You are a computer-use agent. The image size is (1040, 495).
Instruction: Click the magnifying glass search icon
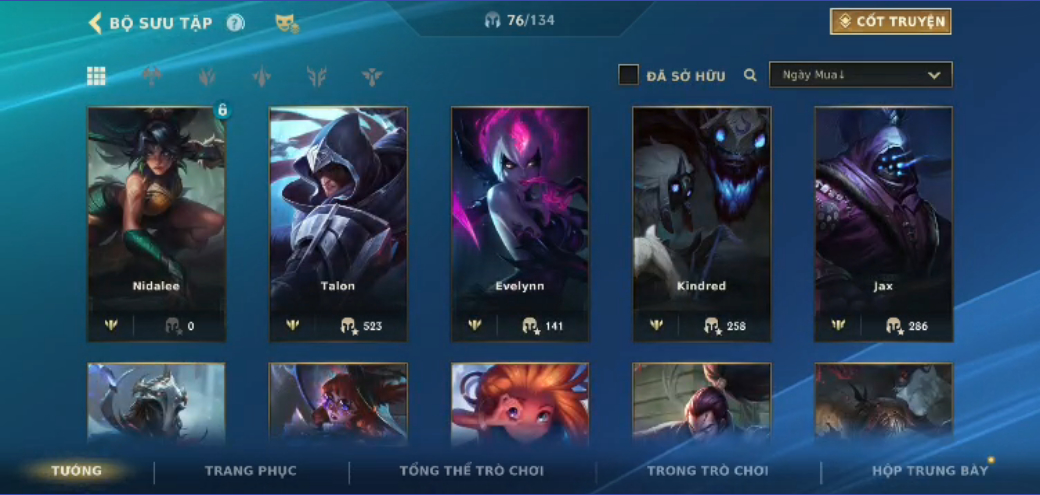coord(750,75)
